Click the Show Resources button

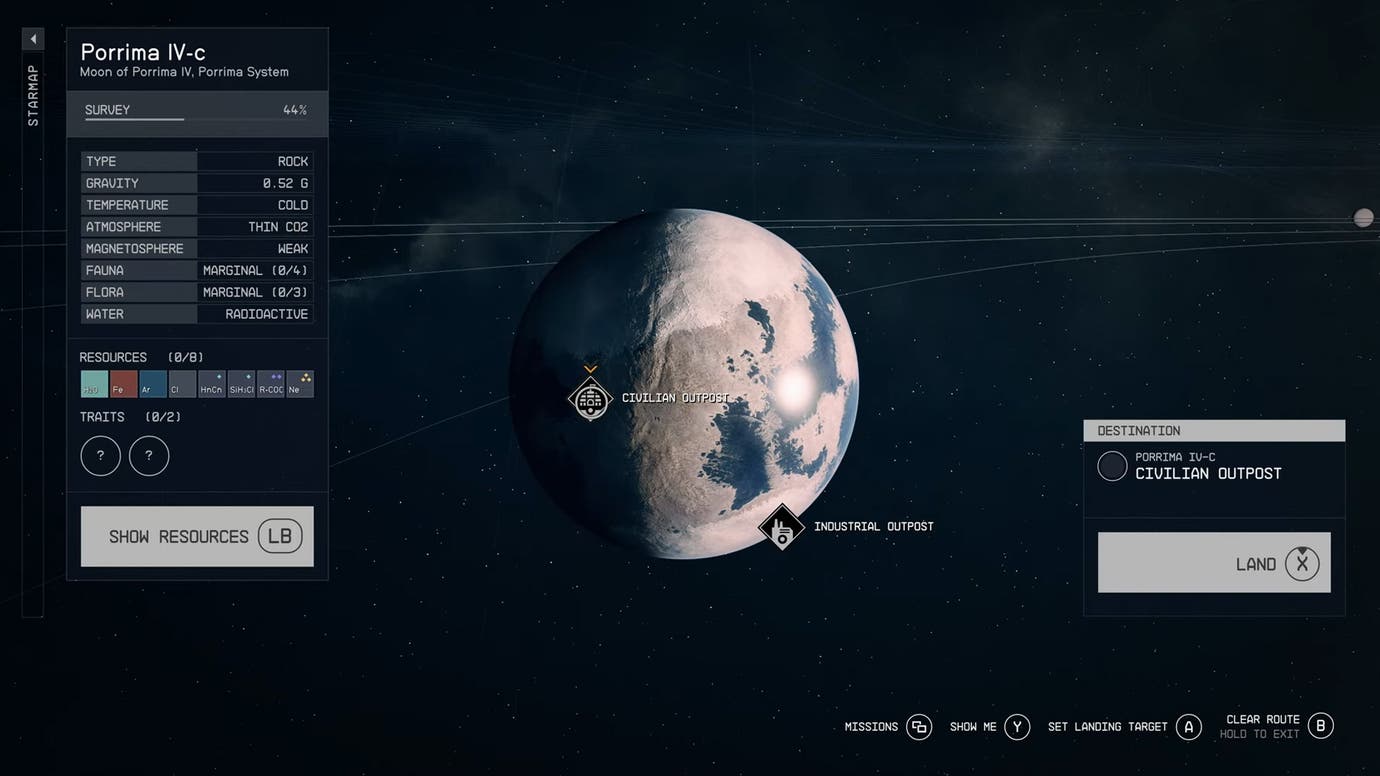point(197,536)
